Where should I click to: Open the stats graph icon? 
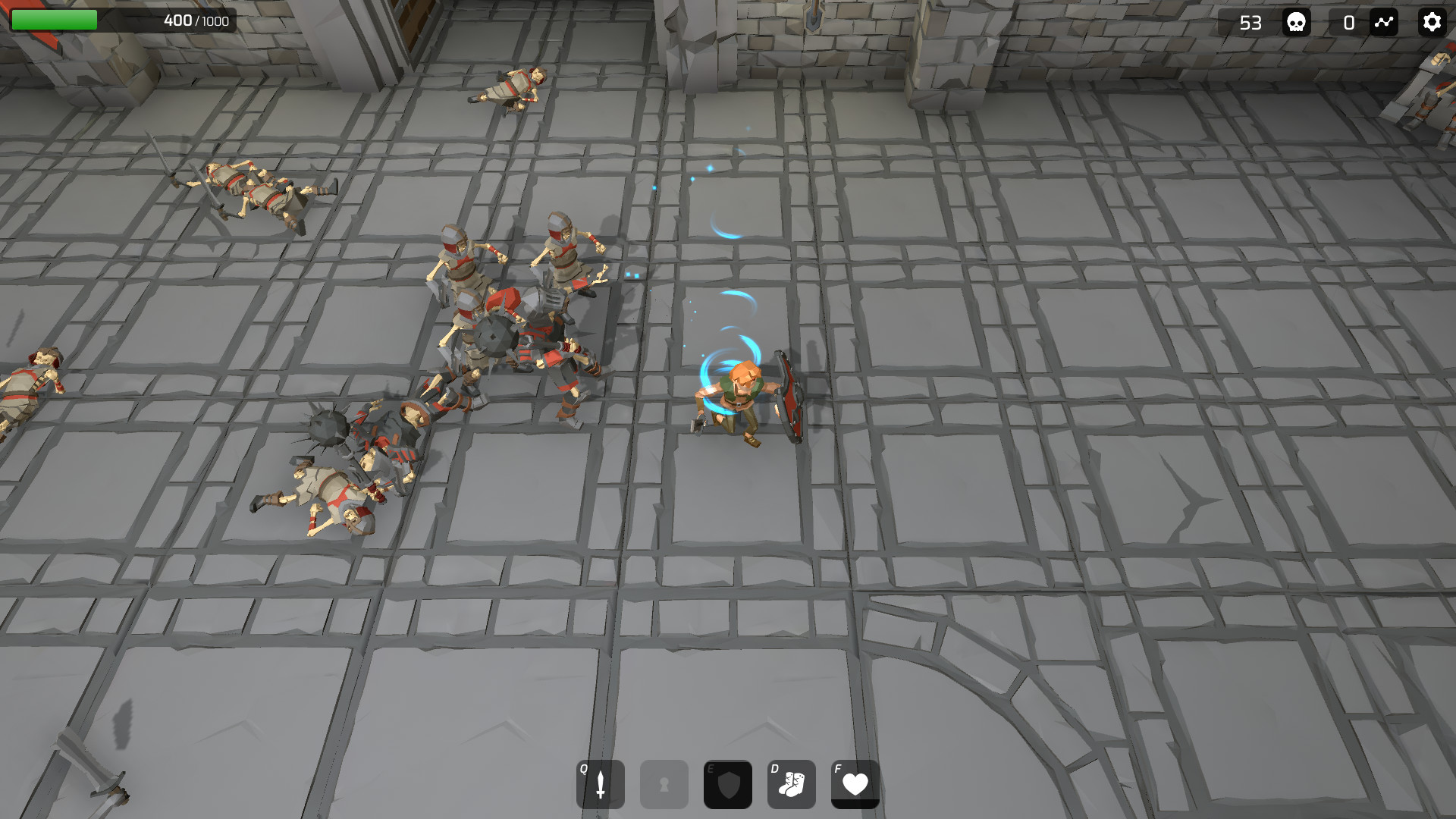(1383, 23)
